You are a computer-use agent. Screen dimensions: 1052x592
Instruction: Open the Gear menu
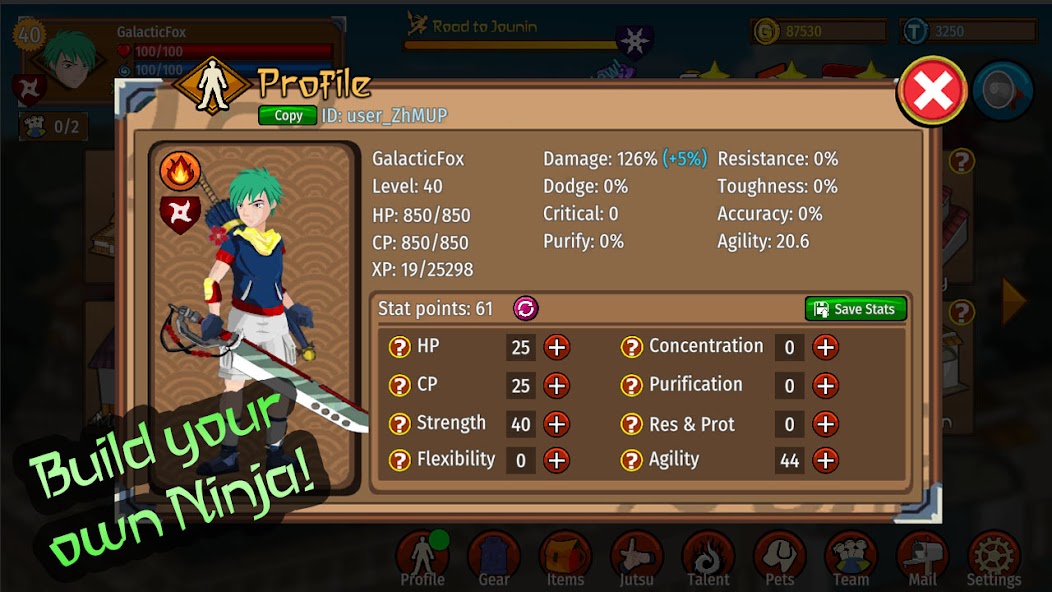(x=494, y=558)
